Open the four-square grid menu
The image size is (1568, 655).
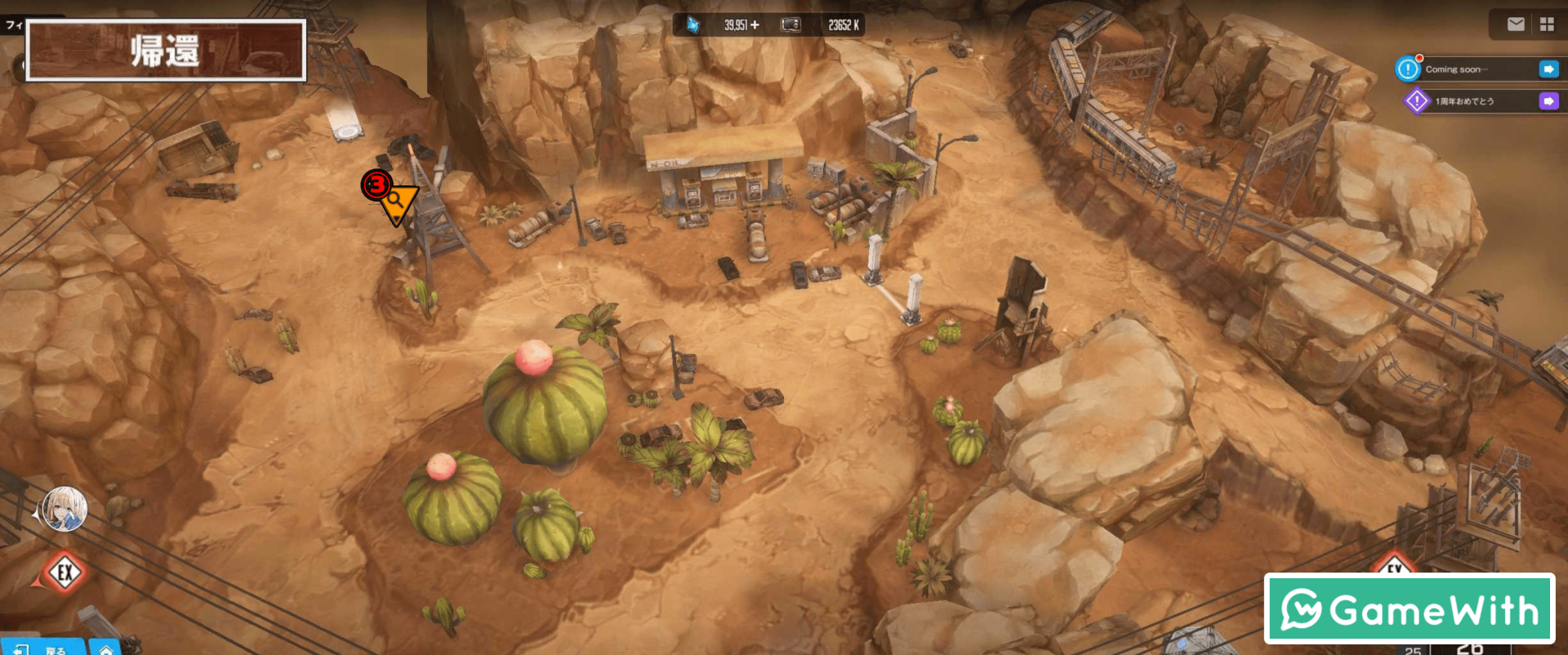click(x=1547, y=25)
